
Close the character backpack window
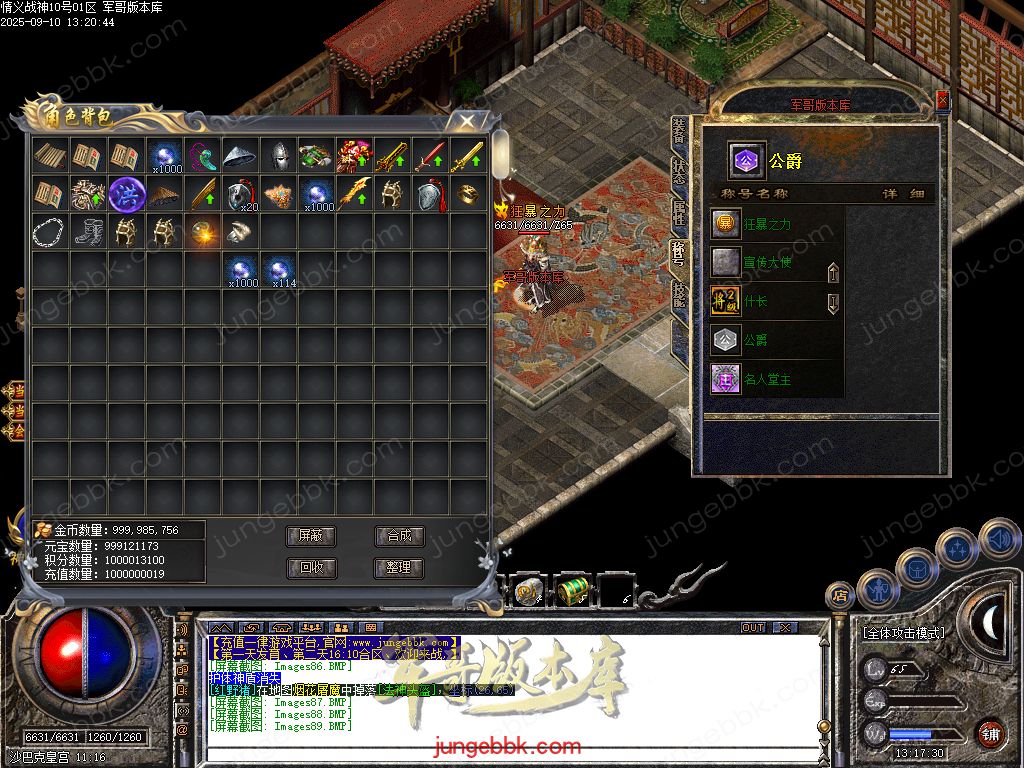466,120
